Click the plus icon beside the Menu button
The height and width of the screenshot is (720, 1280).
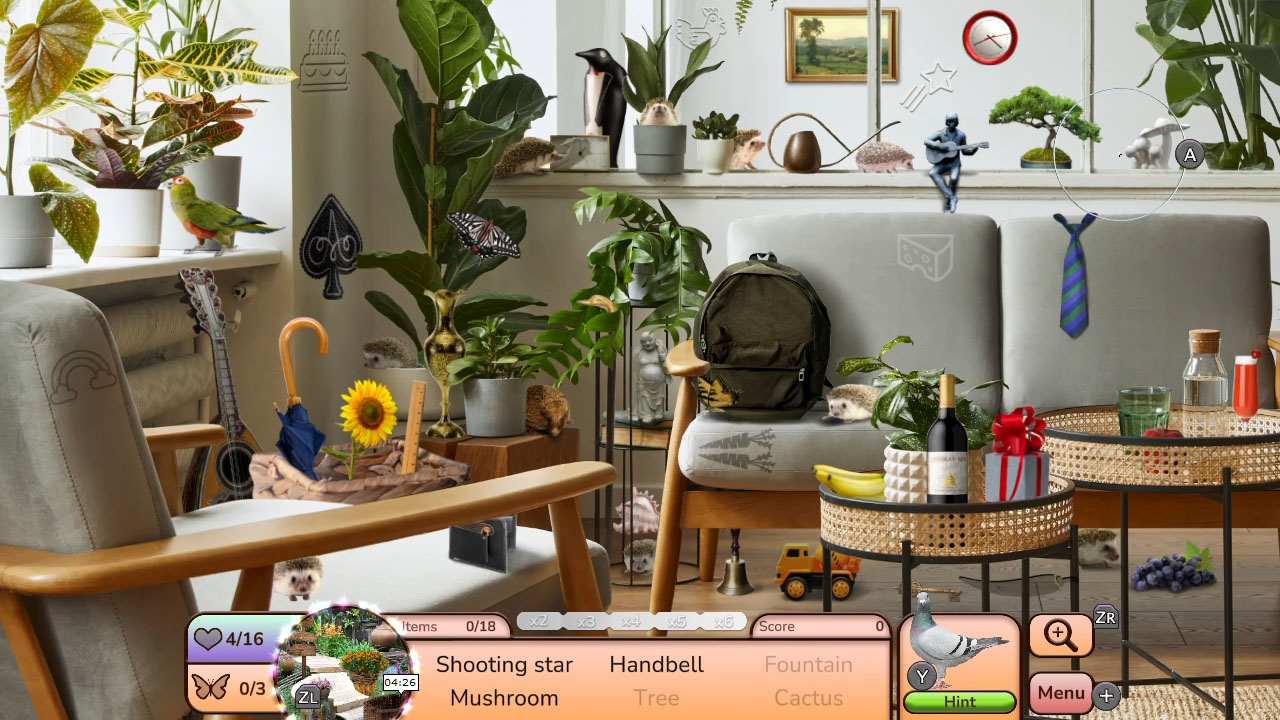coord(1106,695)
